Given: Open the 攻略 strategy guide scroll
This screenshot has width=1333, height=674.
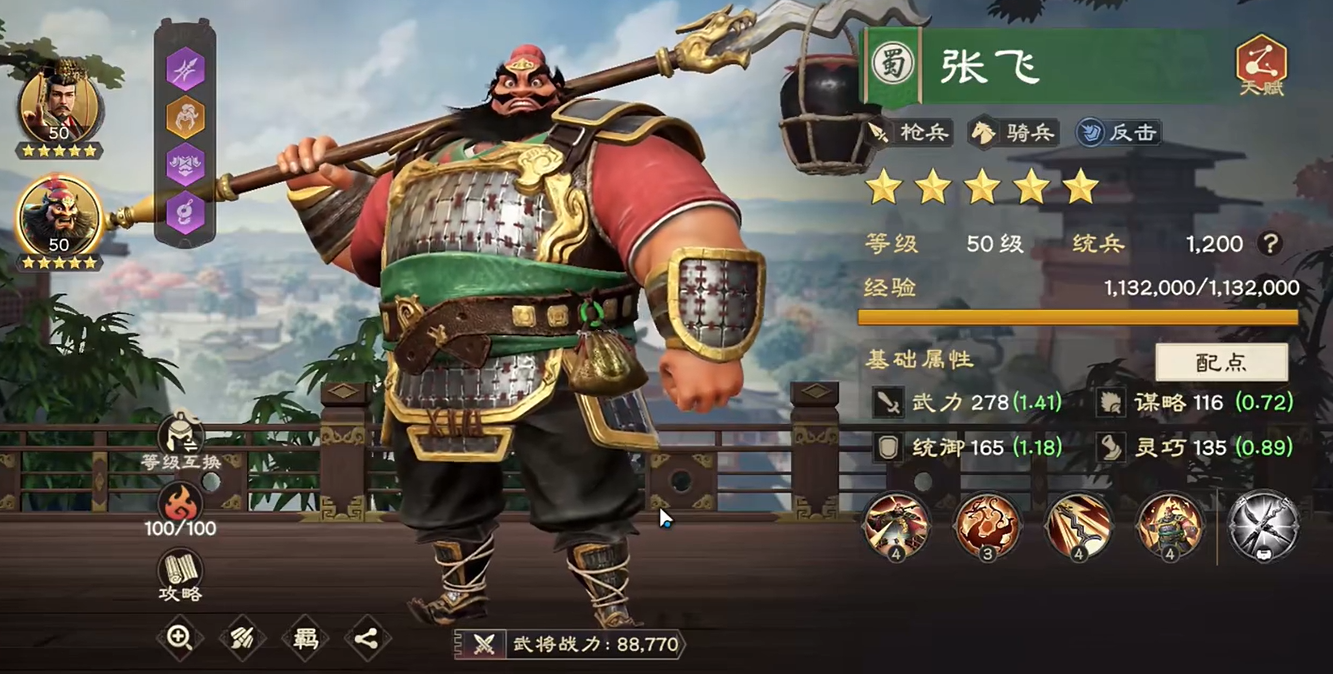Looking at the screenshot, I should pyautogui.click(x=180, y=577).
